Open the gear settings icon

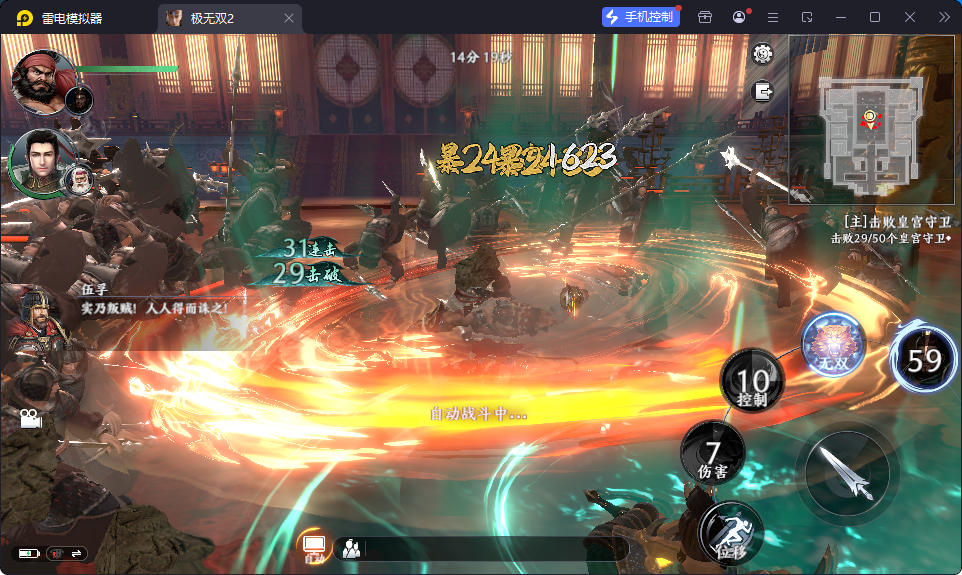click(x=764, y=54)
